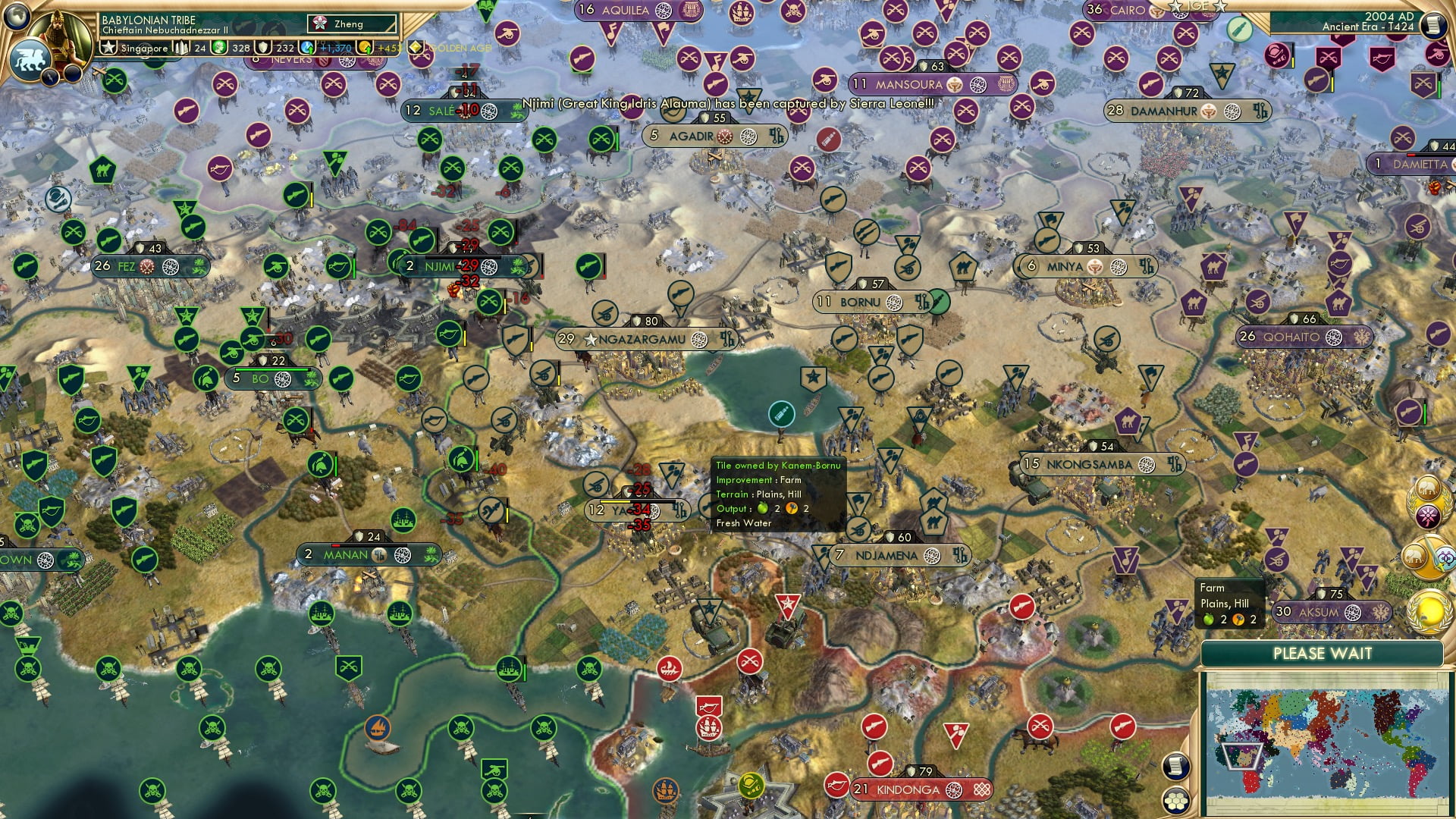Click the green science indicator showing 328
Viewport: 1456px width, 819px height.
pyautogui.click(x=219, y=48)
